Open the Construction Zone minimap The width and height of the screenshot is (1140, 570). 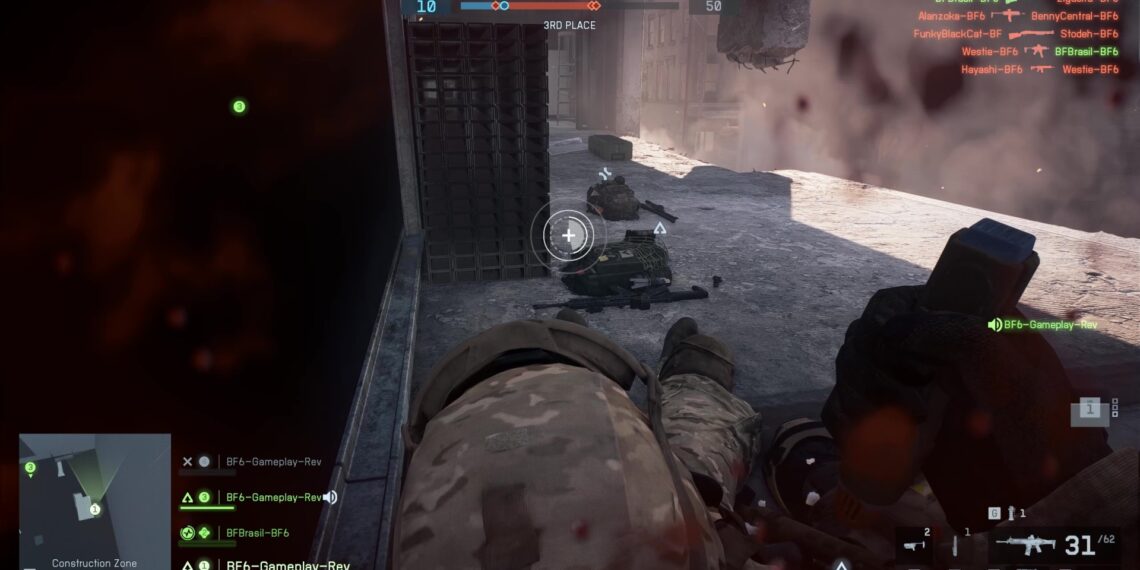94,496
